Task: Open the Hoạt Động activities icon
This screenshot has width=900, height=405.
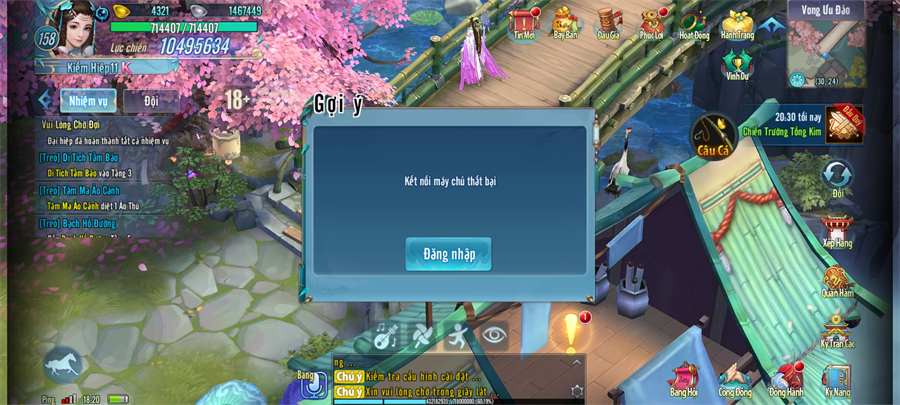Action: coord(694,22)
